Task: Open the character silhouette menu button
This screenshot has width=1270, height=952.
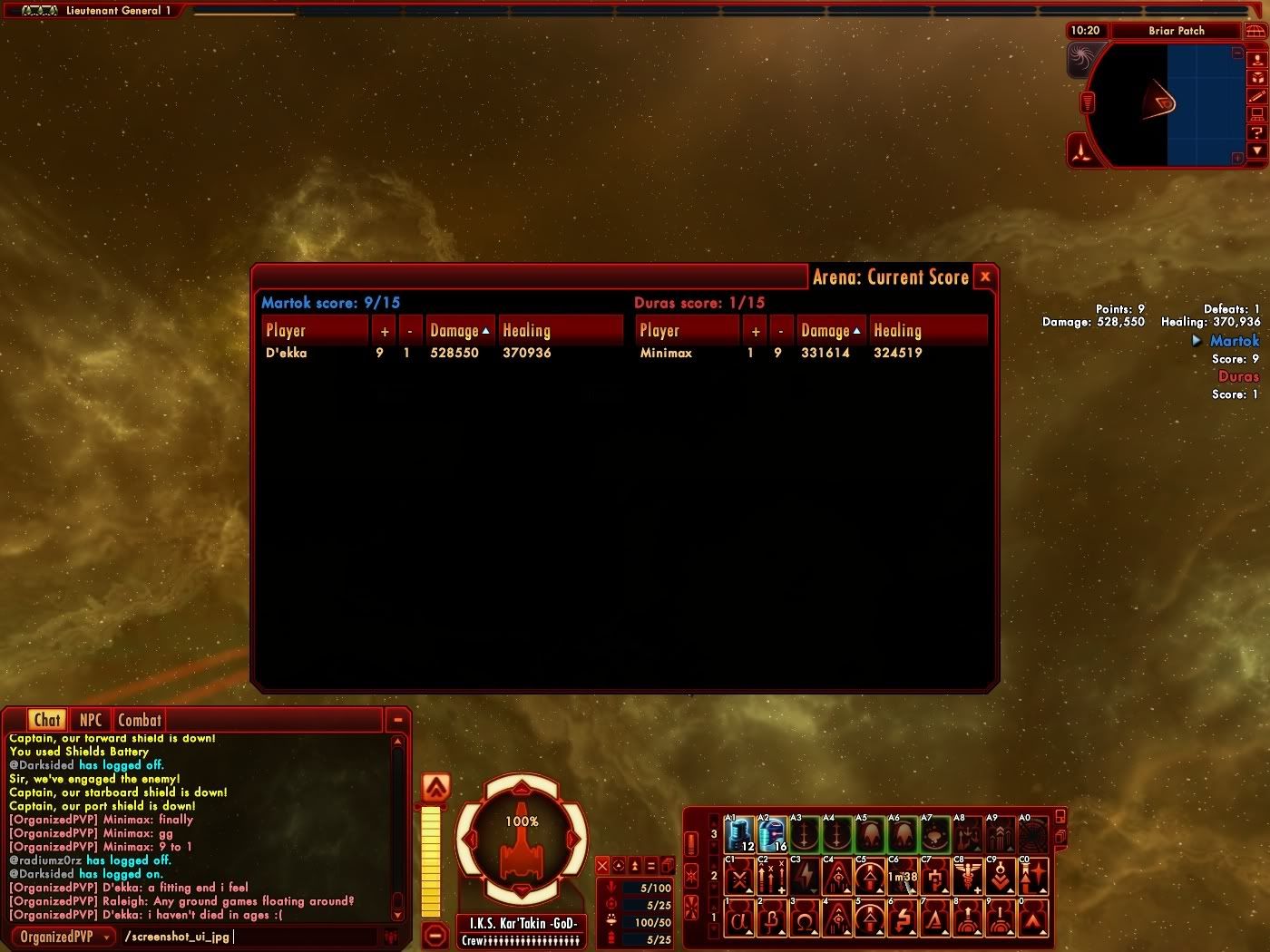Action: (1257, 59)
